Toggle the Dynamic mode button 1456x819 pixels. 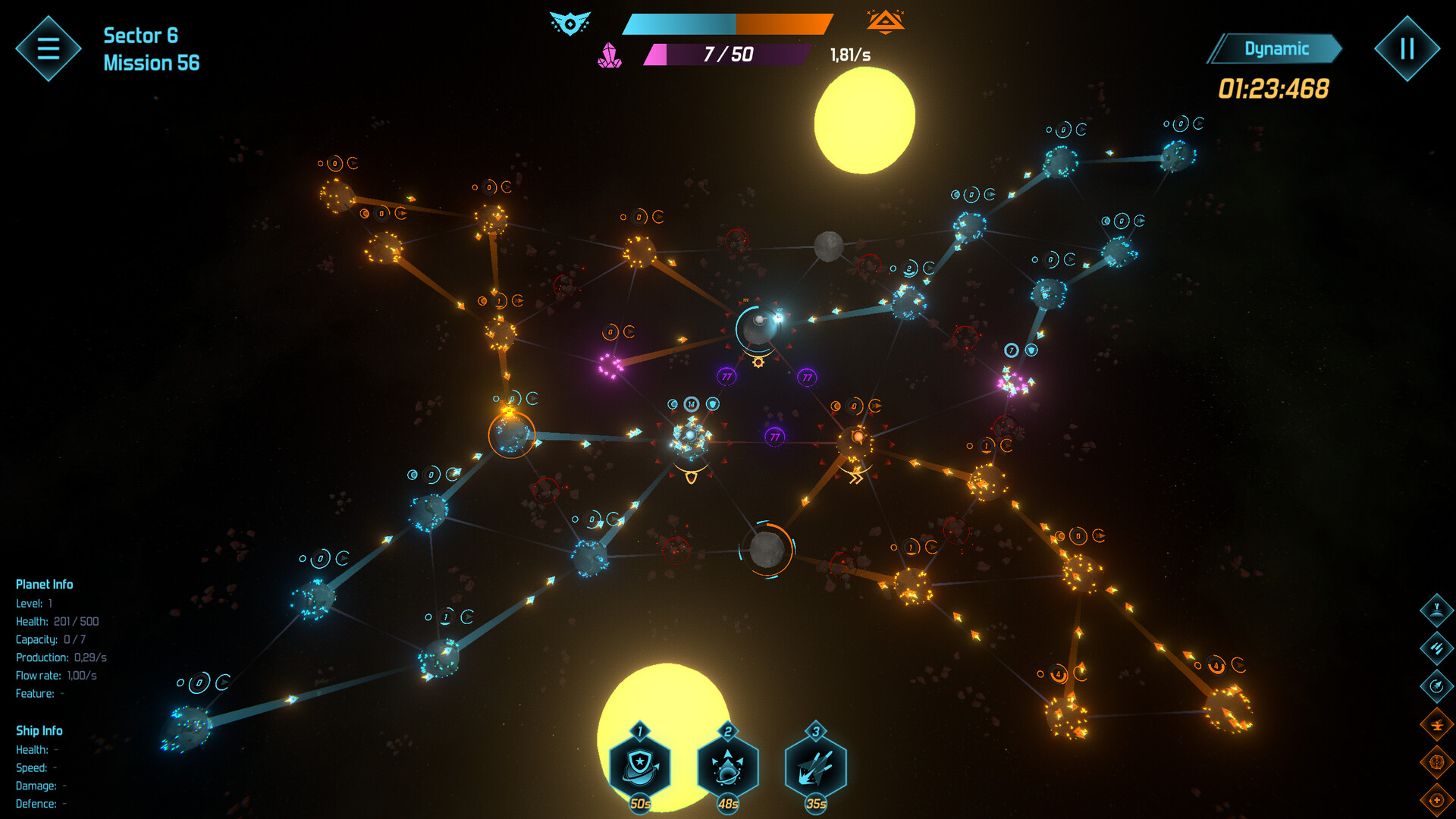(1276, 49)
